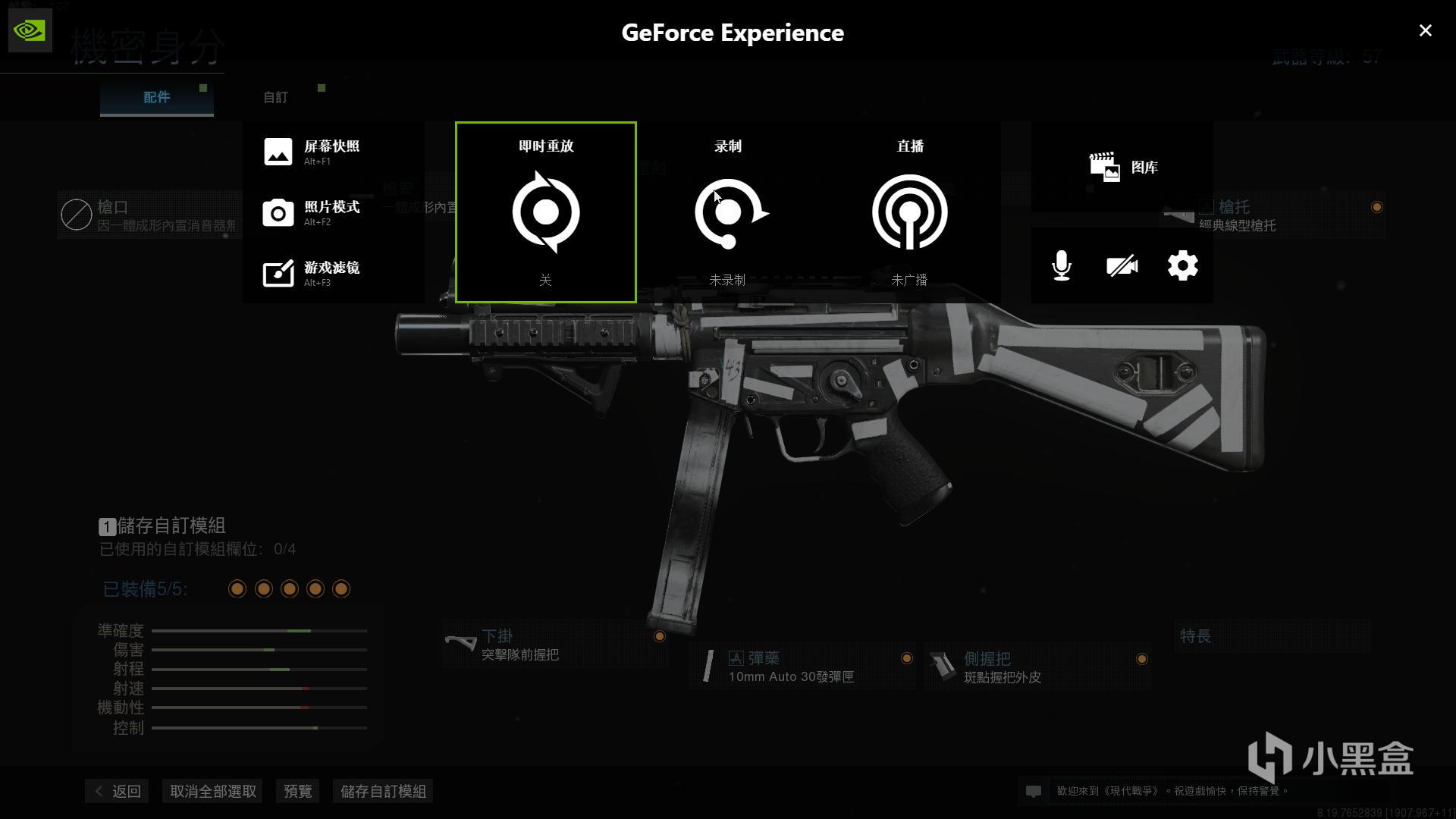The width and height of the screenshot is (1456, 819).
Task: Open 照片模式 photo mode
Action: tap(312, 212)
